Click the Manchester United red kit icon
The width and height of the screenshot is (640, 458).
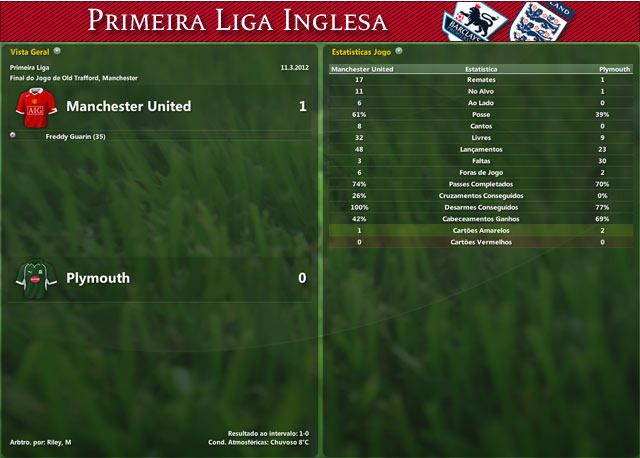(x=32, y=106)
